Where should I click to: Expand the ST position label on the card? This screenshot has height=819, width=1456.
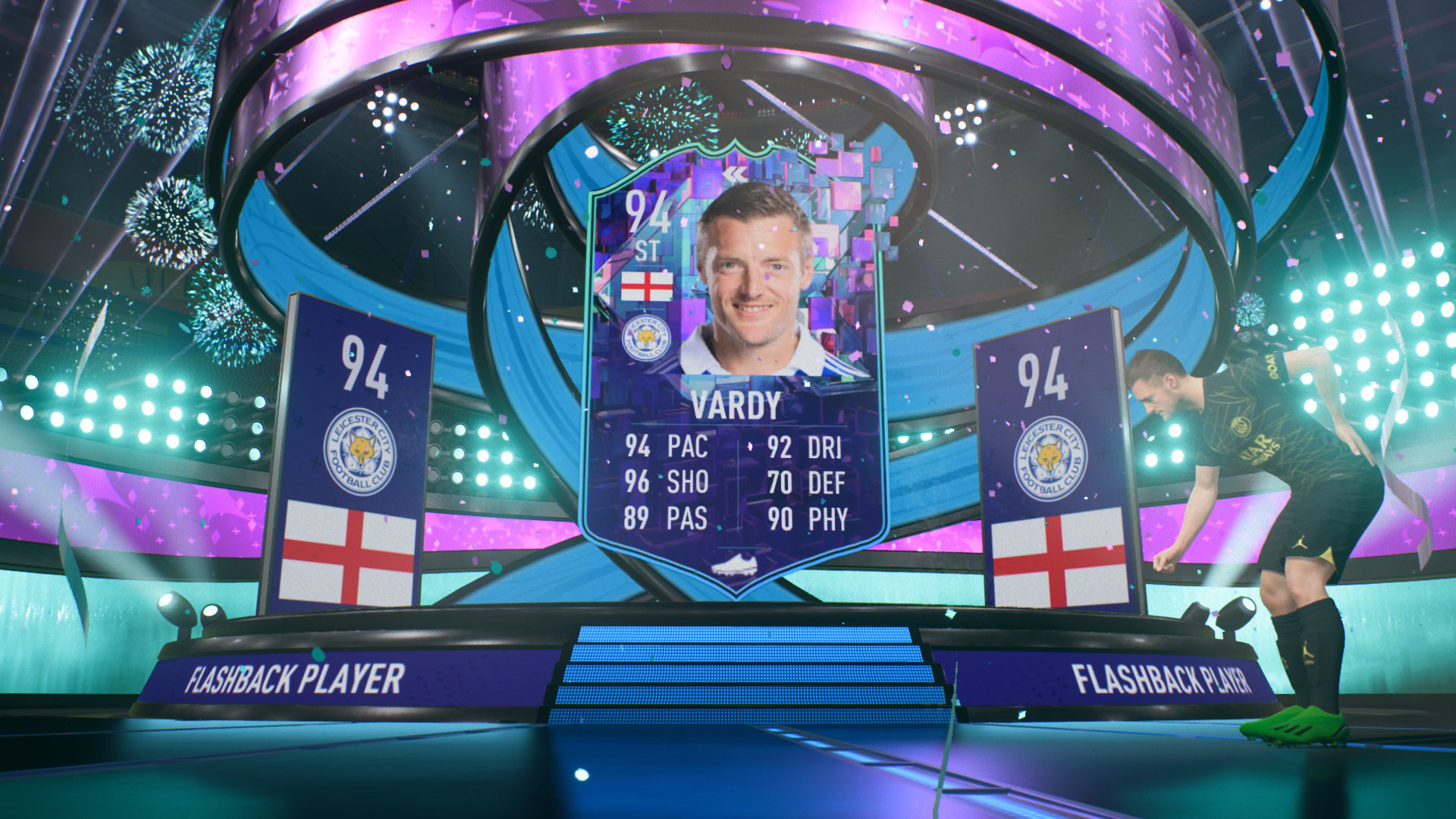click(x=648, y=250)
